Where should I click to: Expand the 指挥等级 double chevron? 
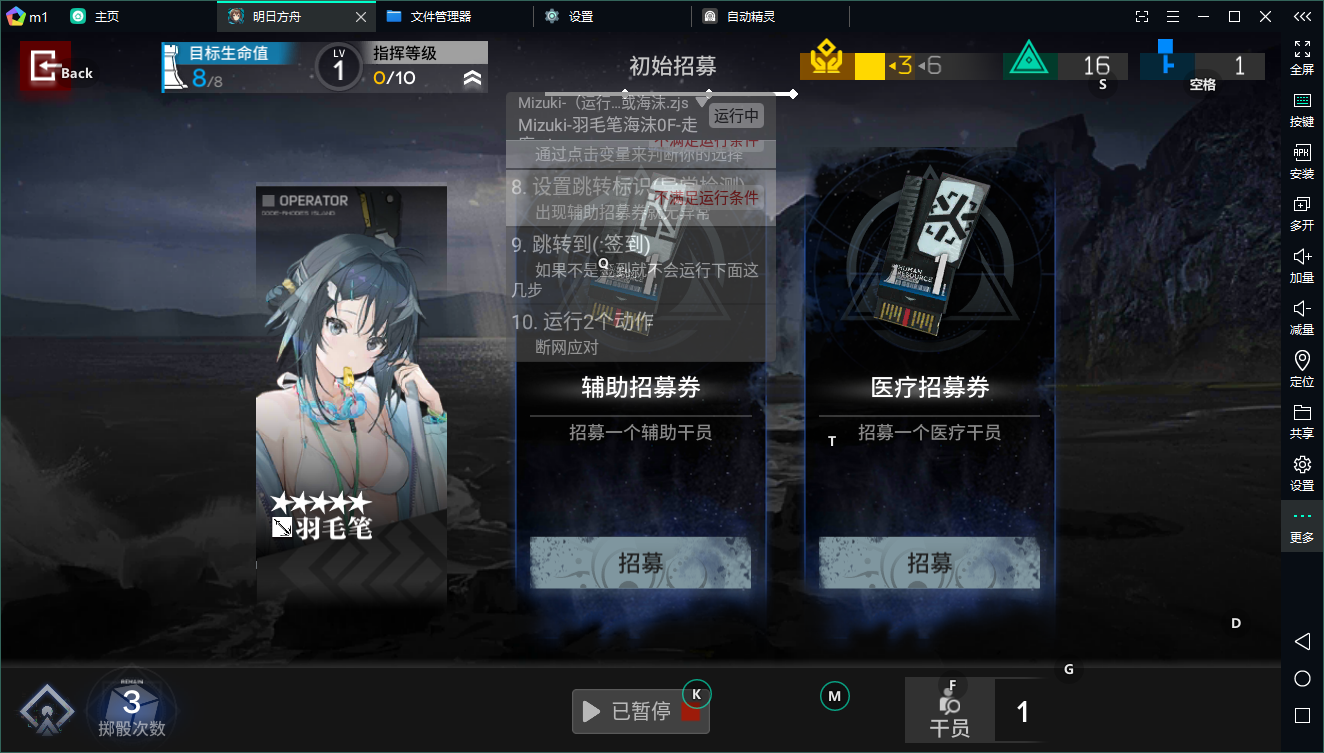(x=473, y=76)
